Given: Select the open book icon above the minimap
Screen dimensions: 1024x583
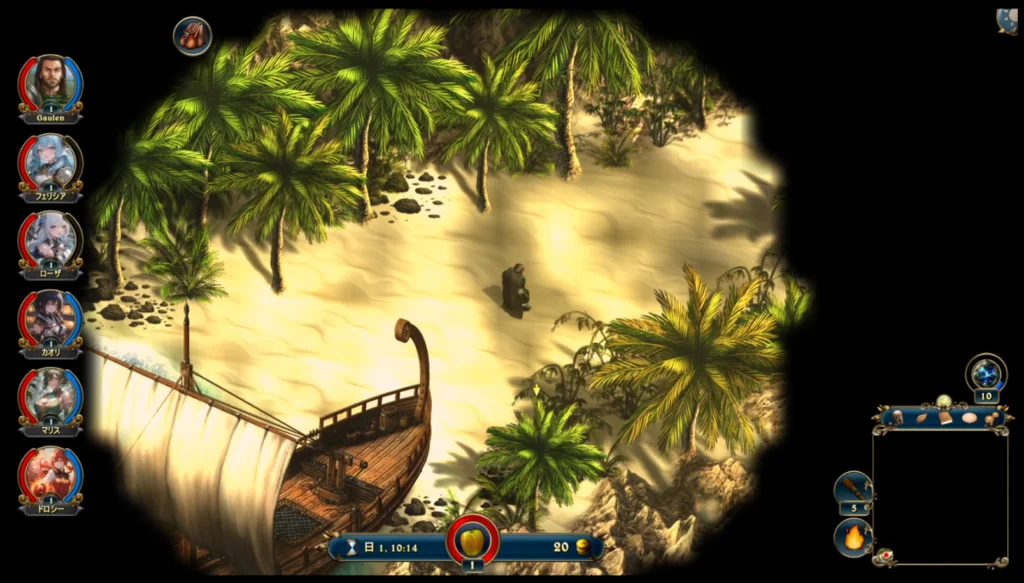Looking at the screenshot, I should 945,418.
